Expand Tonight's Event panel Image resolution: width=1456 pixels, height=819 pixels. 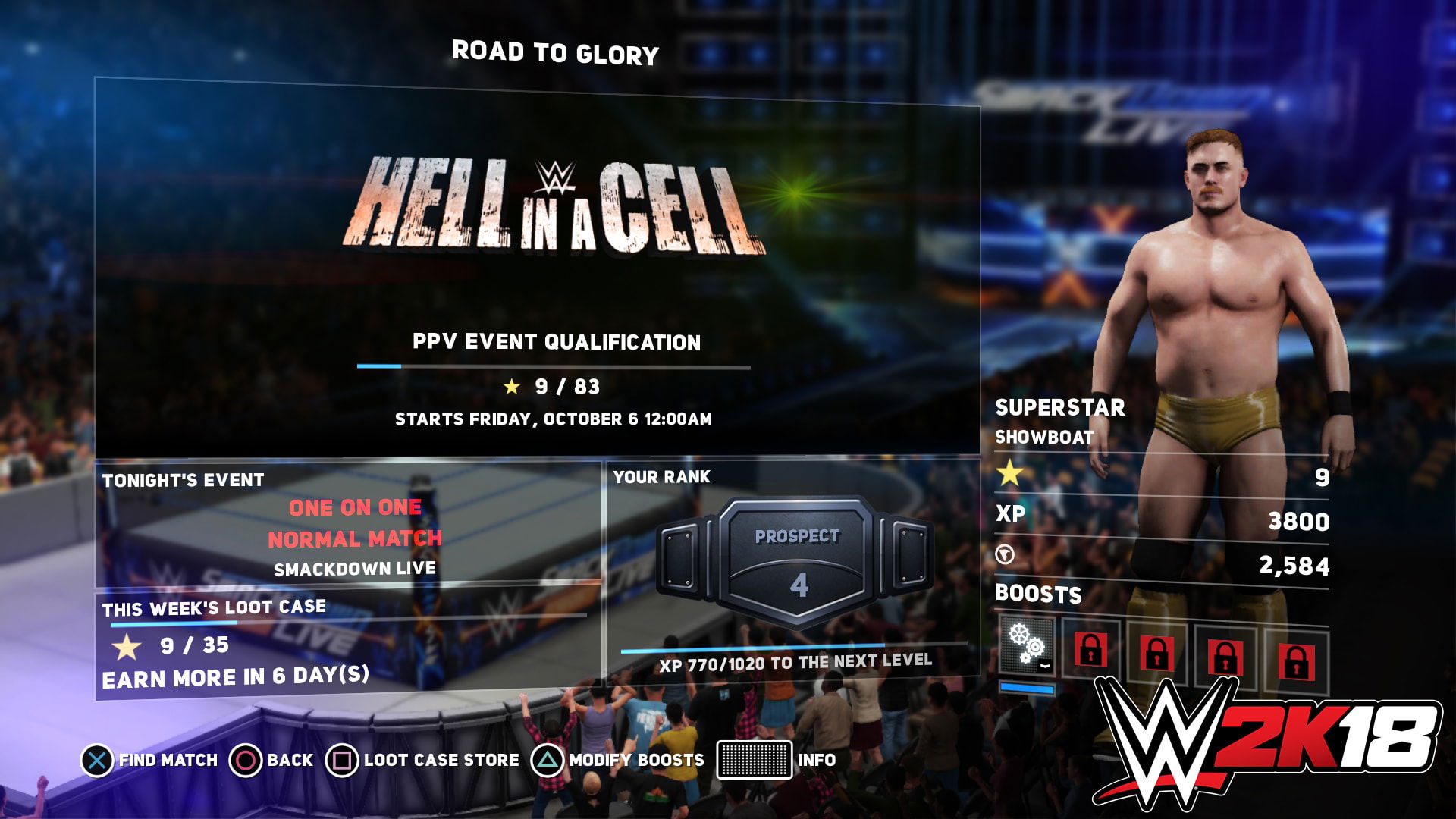pos(182,479)
